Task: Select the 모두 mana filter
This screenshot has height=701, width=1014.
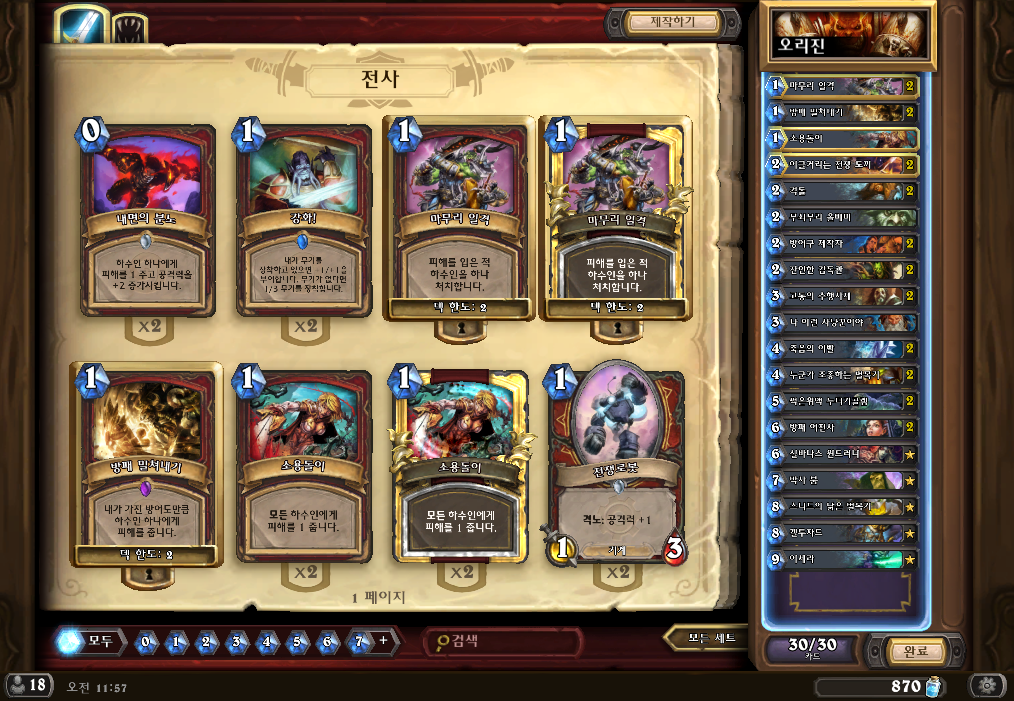Action: coord(91,641)
